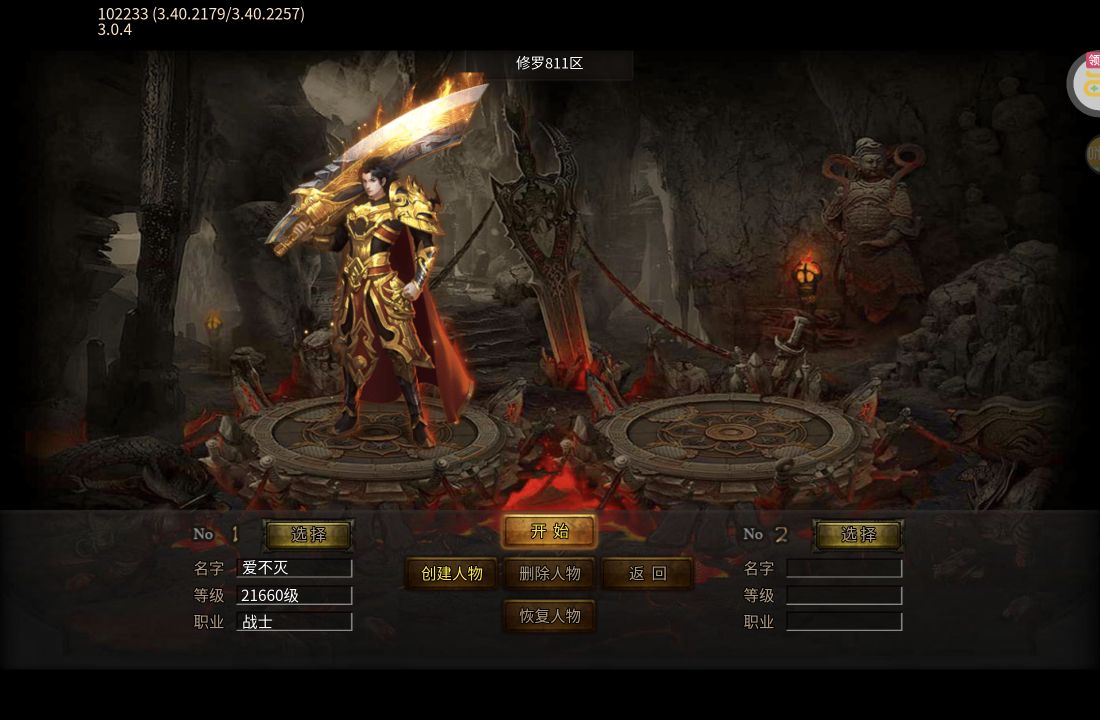Image resolution: width=1100 pixels, height=720 pixels.
Task: Open 恢复人物 to restore a character
Action: click(x=549, y=616)
